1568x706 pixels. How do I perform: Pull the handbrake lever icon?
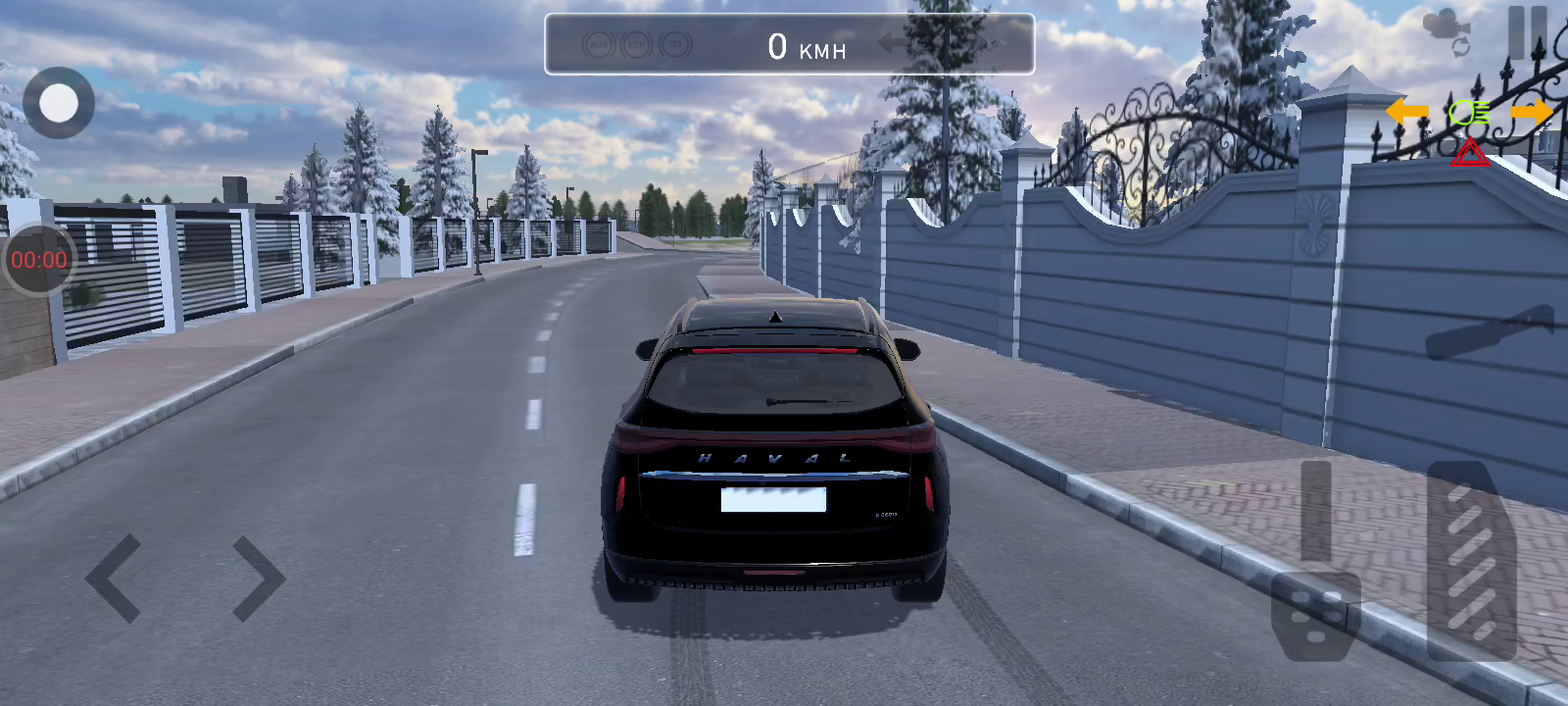click(1489, 331)
